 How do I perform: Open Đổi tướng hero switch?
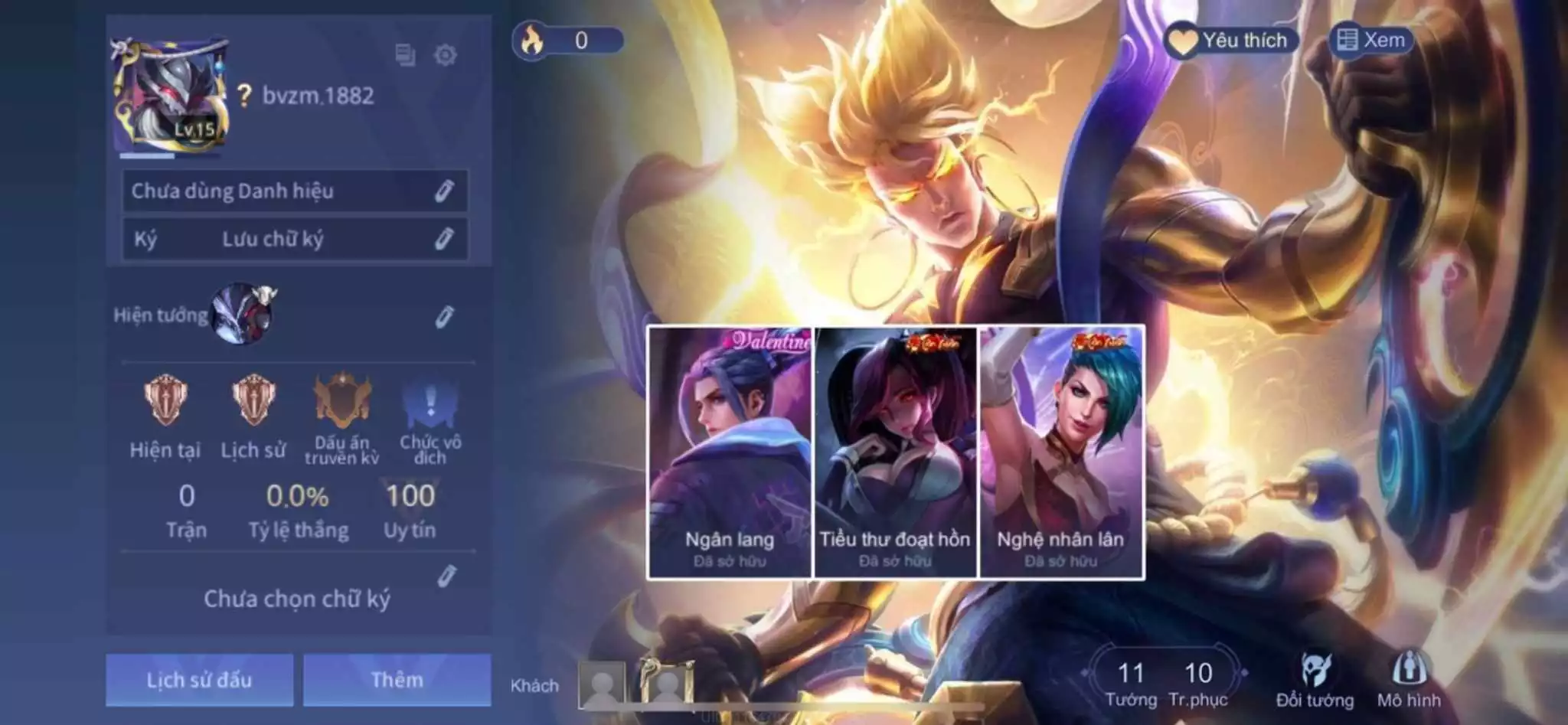(1315, 680)
